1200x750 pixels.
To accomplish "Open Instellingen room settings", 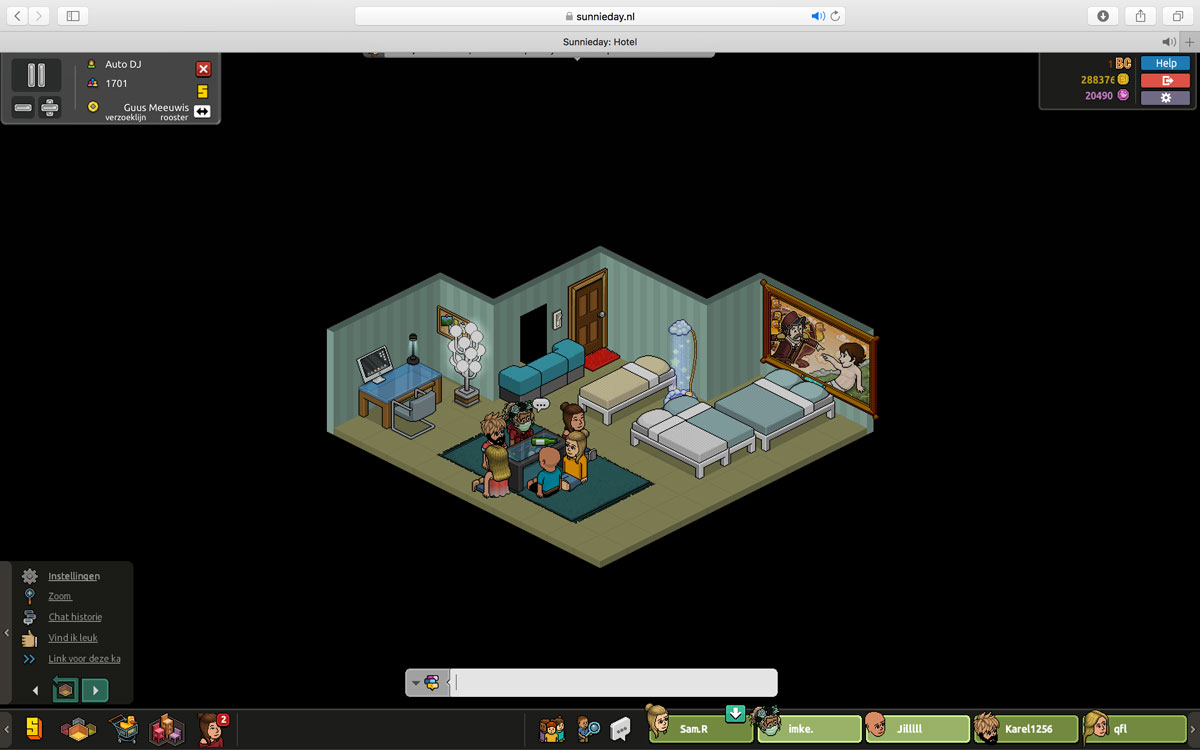I will [74, 576].
